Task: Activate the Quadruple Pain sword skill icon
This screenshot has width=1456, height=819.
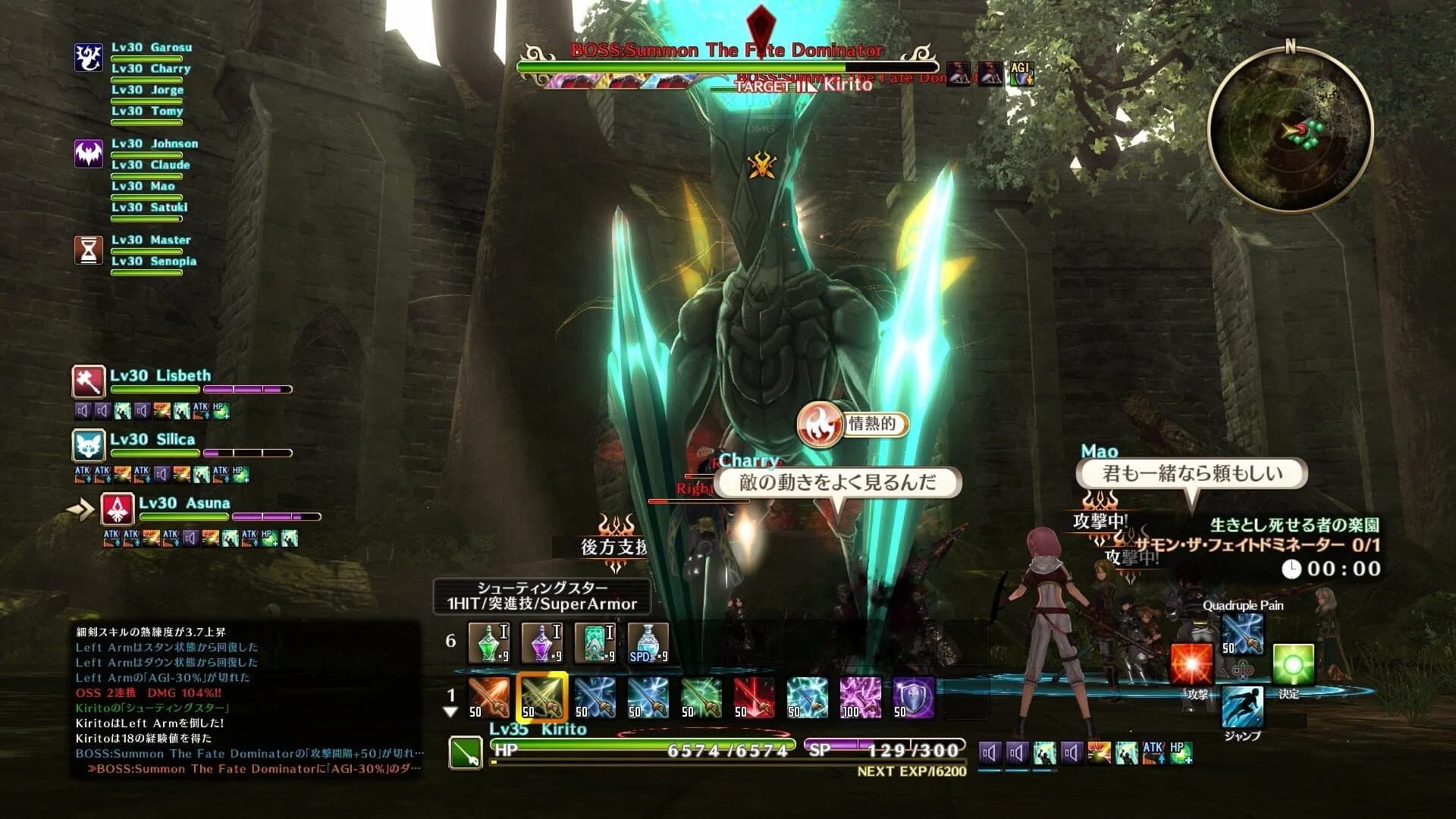Action: click(x=1242, y=634)
